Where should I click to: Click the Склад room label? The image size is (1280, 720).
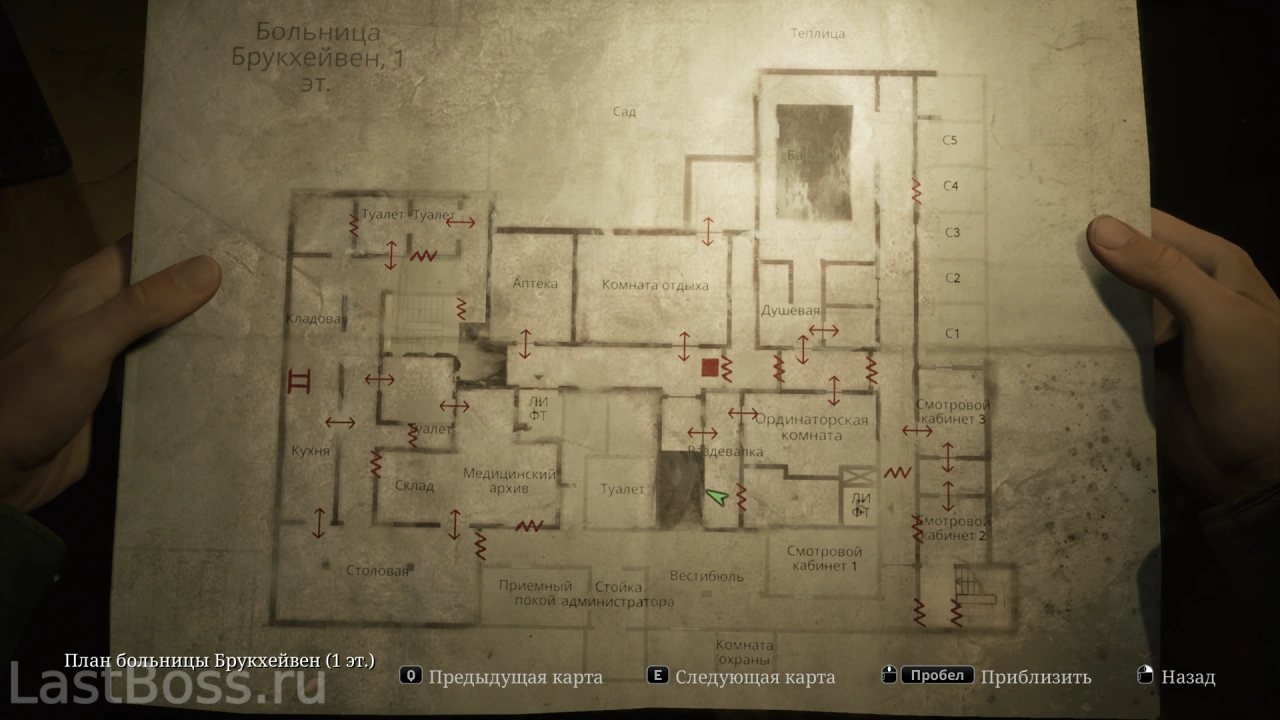coord(414,486)
